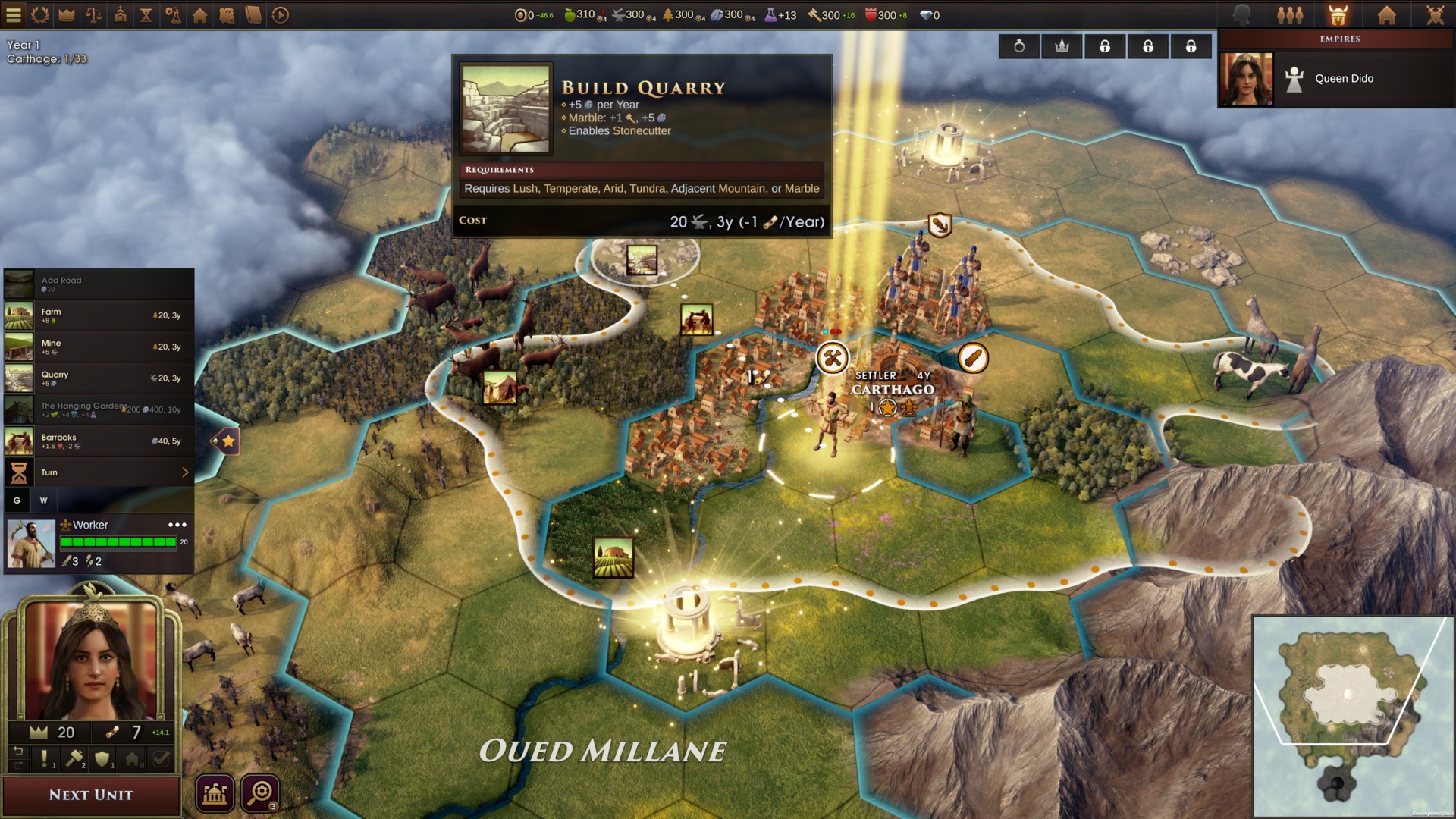Expand the Turn row in the build list
Screen dimensions: 1456x819
coord(184,472)
